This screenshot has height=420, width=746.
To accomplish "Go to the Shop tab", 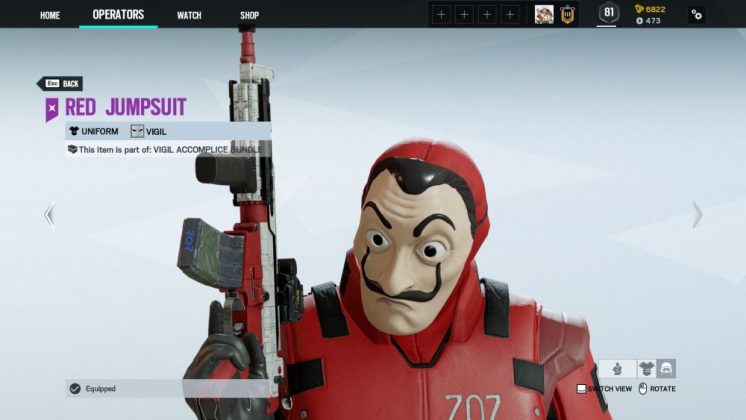I will [x=250, y=15].
